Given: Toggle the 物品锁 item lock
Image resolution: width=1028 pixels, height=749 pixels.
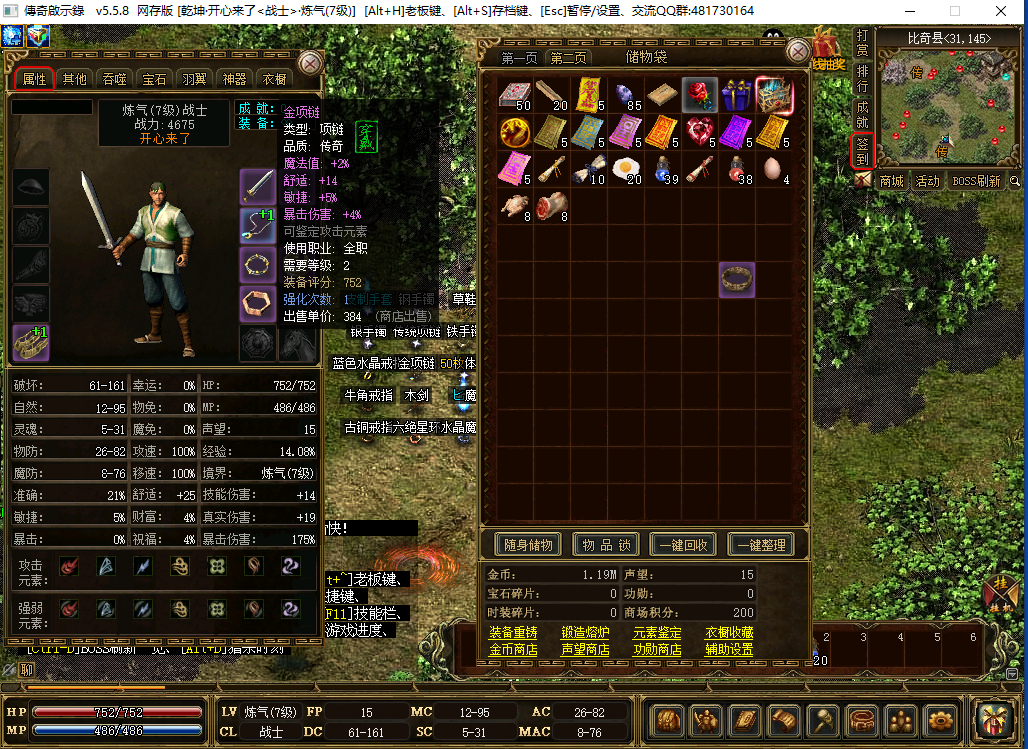Looking at the screenshot, I should [x=606, y=545].
